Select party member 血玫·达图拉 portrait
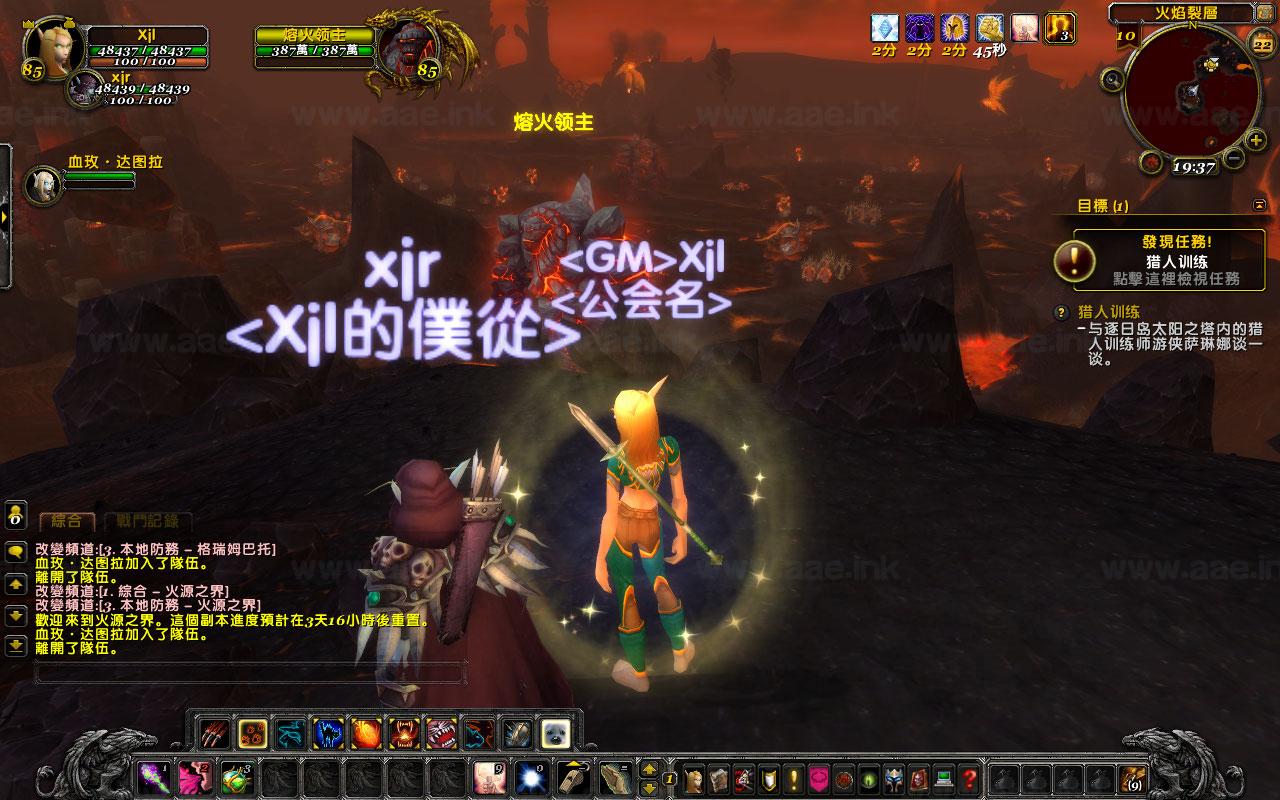Screen dimensions: 1280x800 point(42,183)
